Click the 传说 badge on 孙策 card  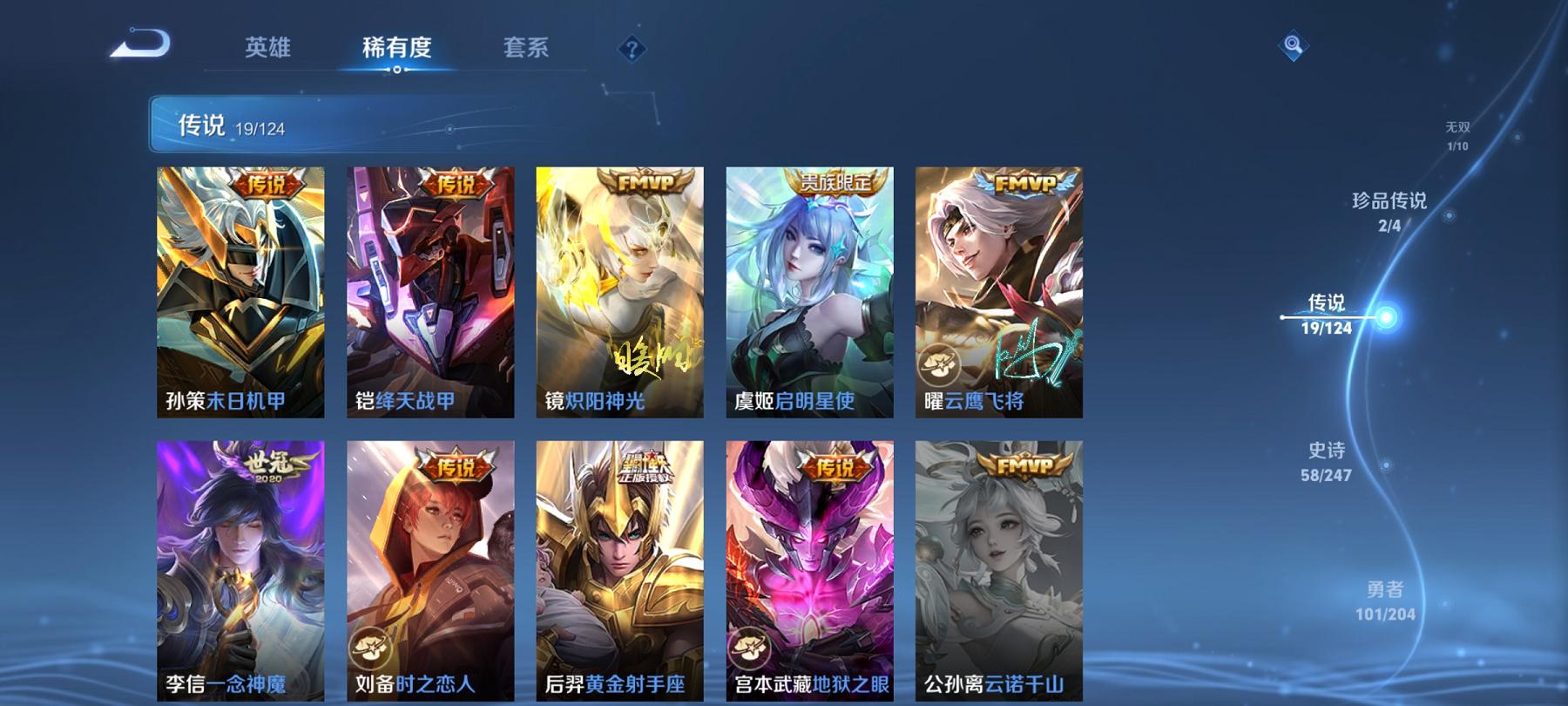tap(267, 183)
